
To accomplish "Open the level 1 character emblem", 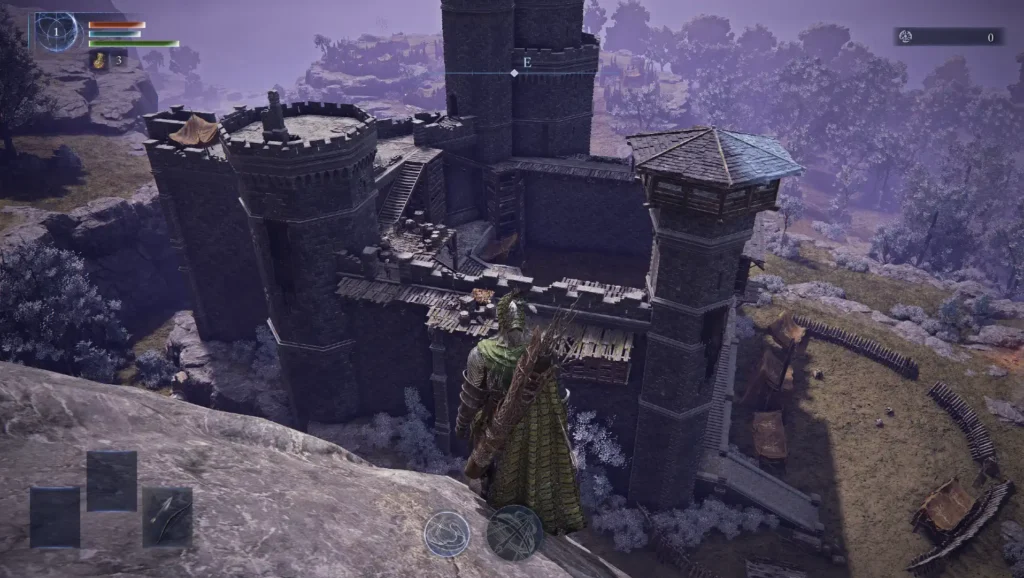I will (x=57, y=33).
